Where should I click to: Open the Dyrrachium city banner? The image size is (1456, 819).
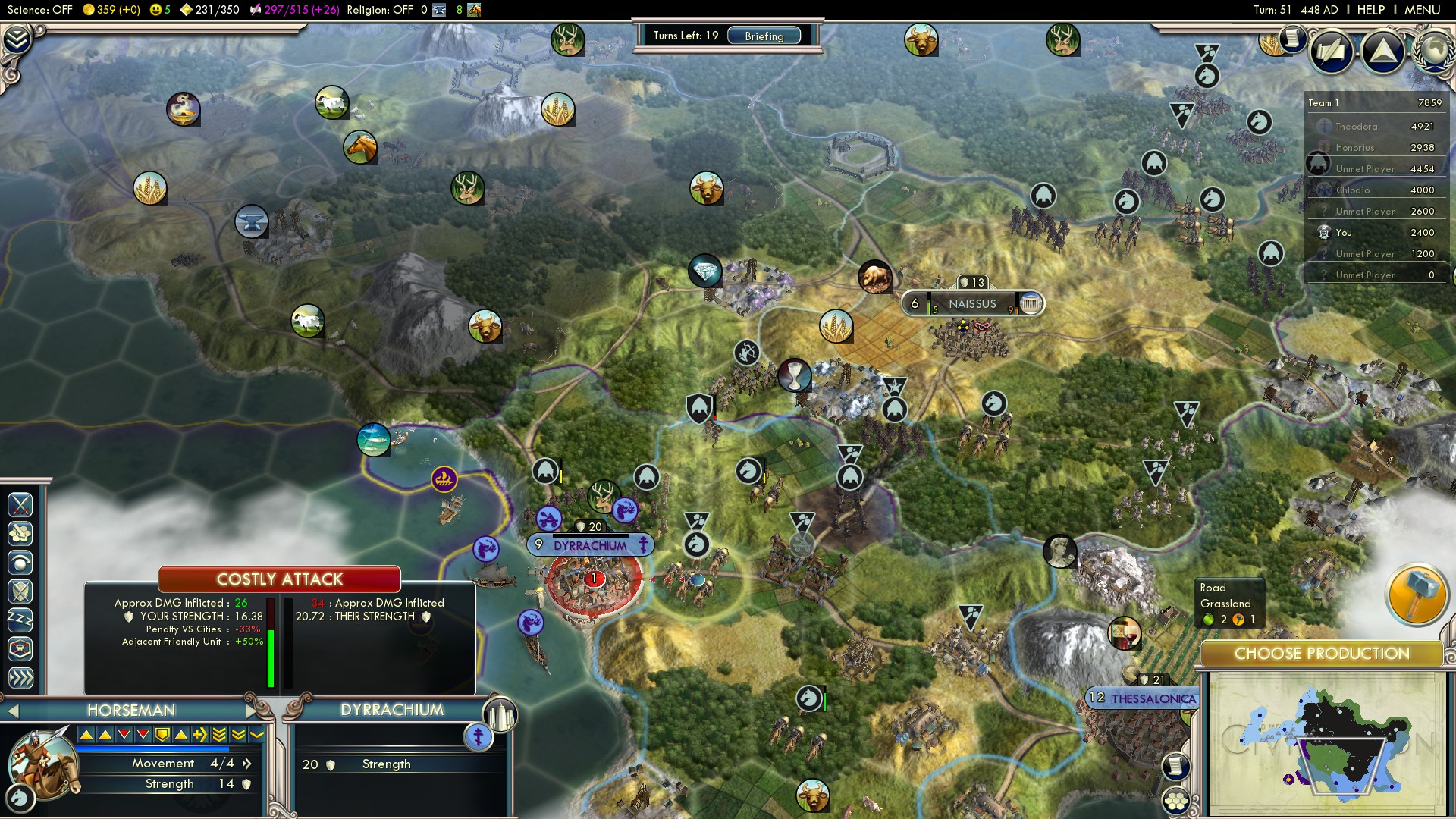pos(590,545)
